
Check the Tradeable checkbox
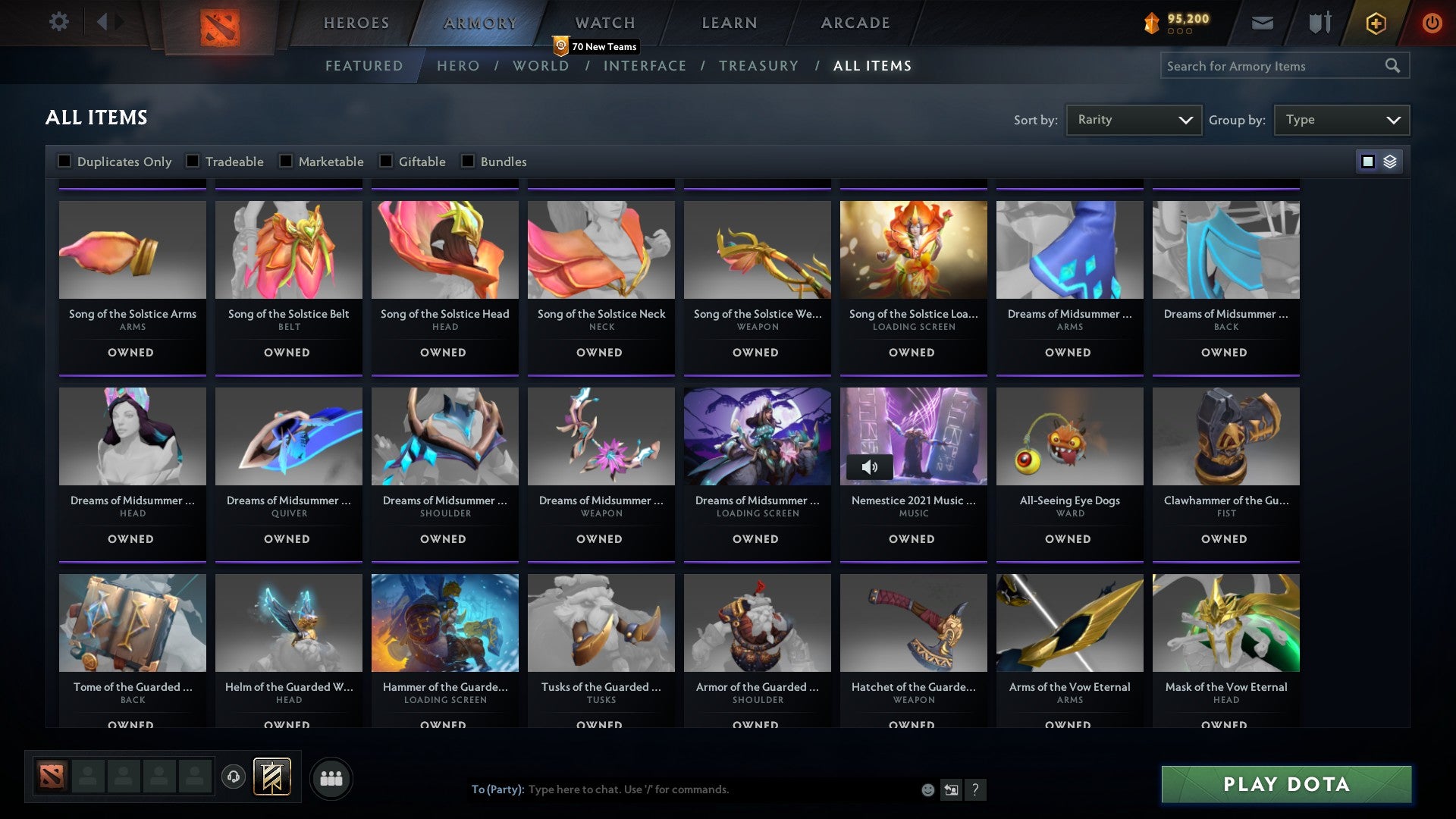[x=195, y=161]
